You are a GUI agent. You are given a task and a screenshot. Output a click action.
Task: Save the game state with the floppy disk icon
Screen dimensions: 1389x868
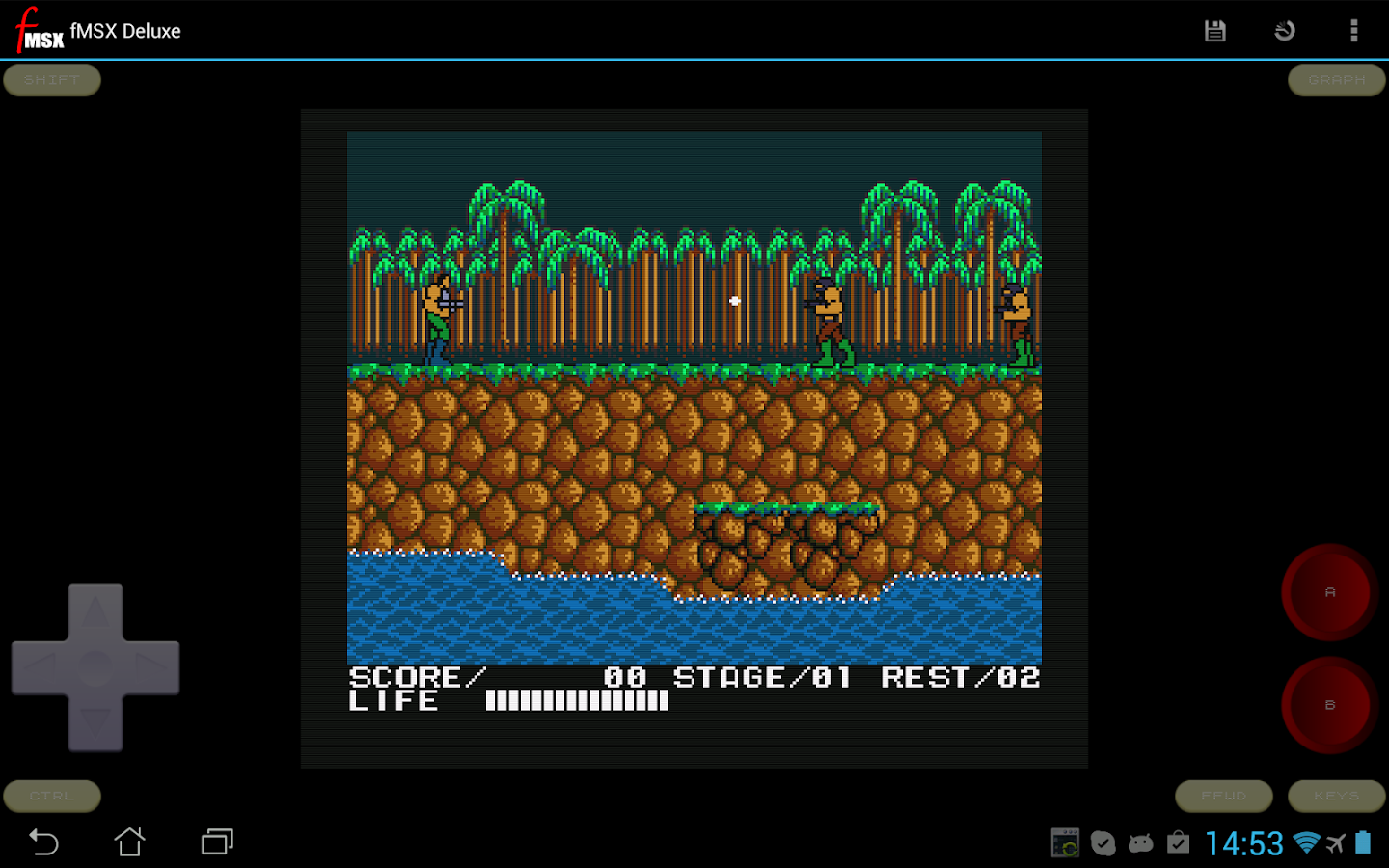click(1214, 30)
